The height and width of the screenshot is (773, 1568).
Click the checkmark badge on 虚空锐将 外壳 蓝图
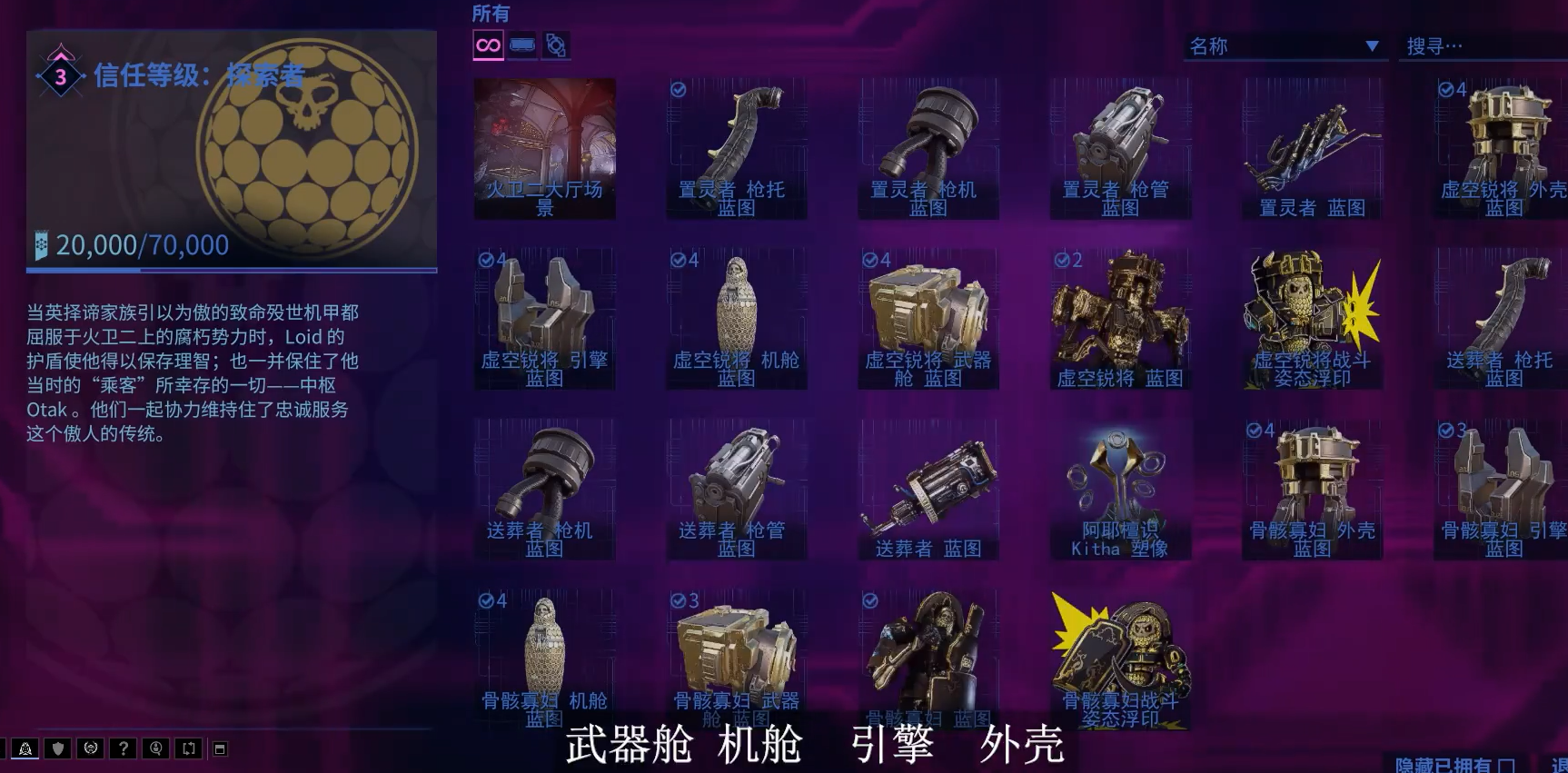(1447, 88)
